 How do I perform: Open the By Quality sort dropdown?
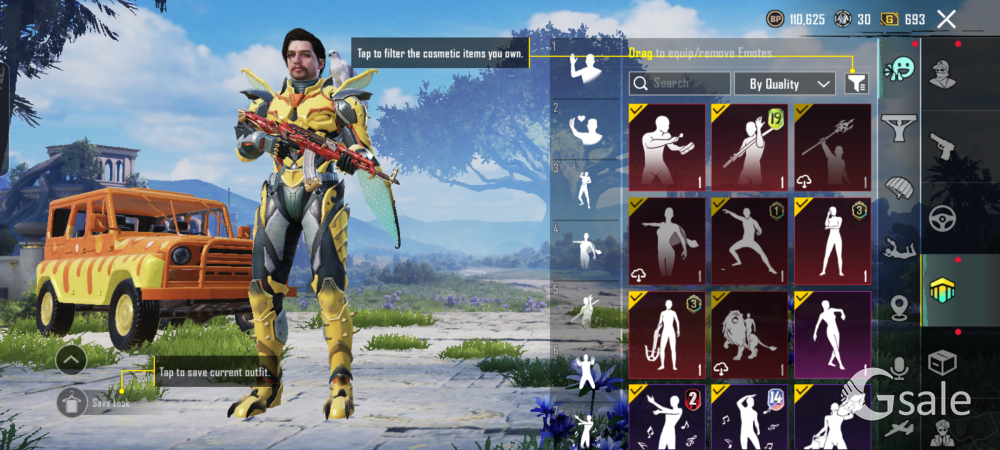click(784, 84)
